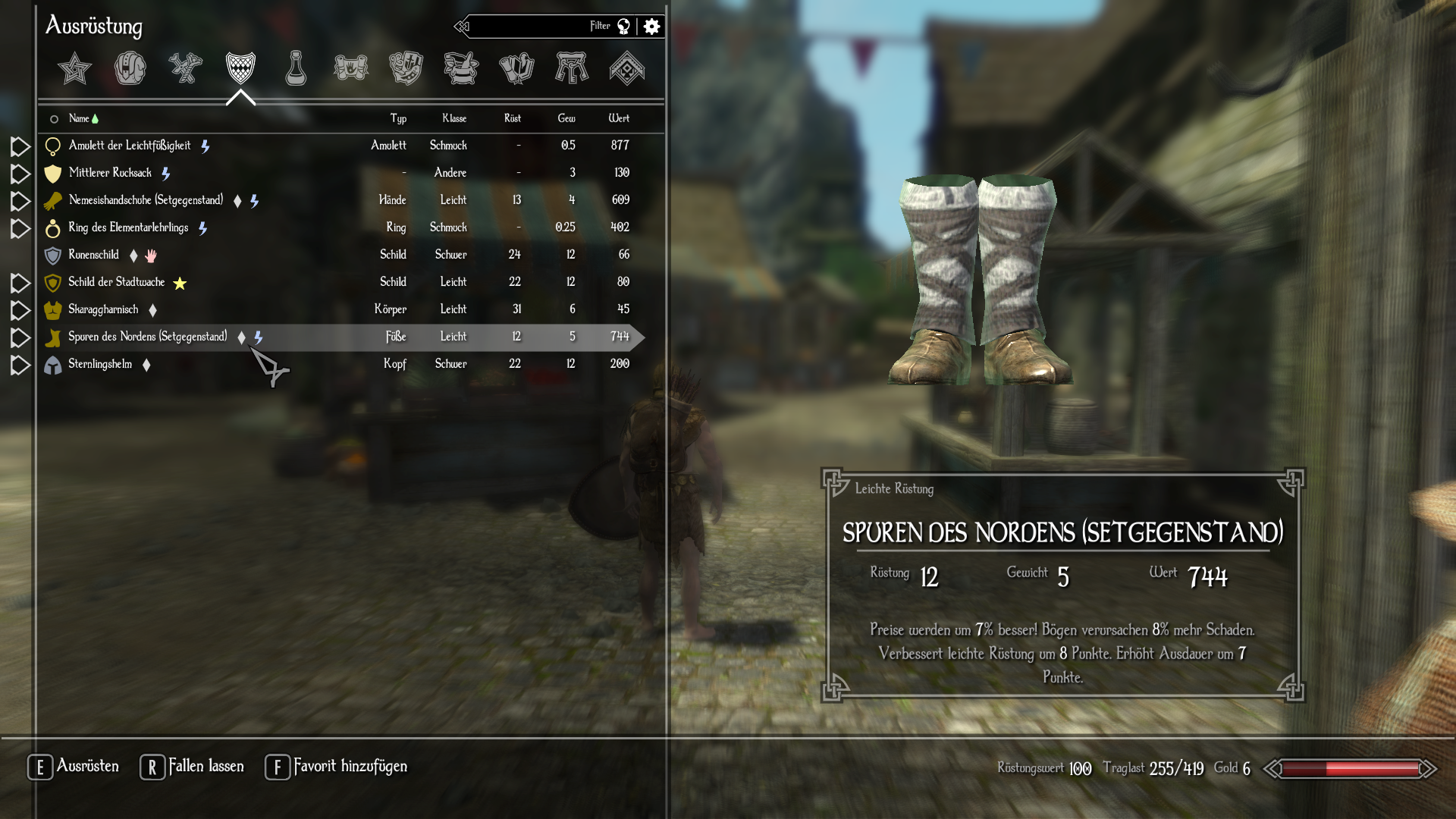Sort items by Name column
The image size is (1456, 819).
[x=79, y=118]
